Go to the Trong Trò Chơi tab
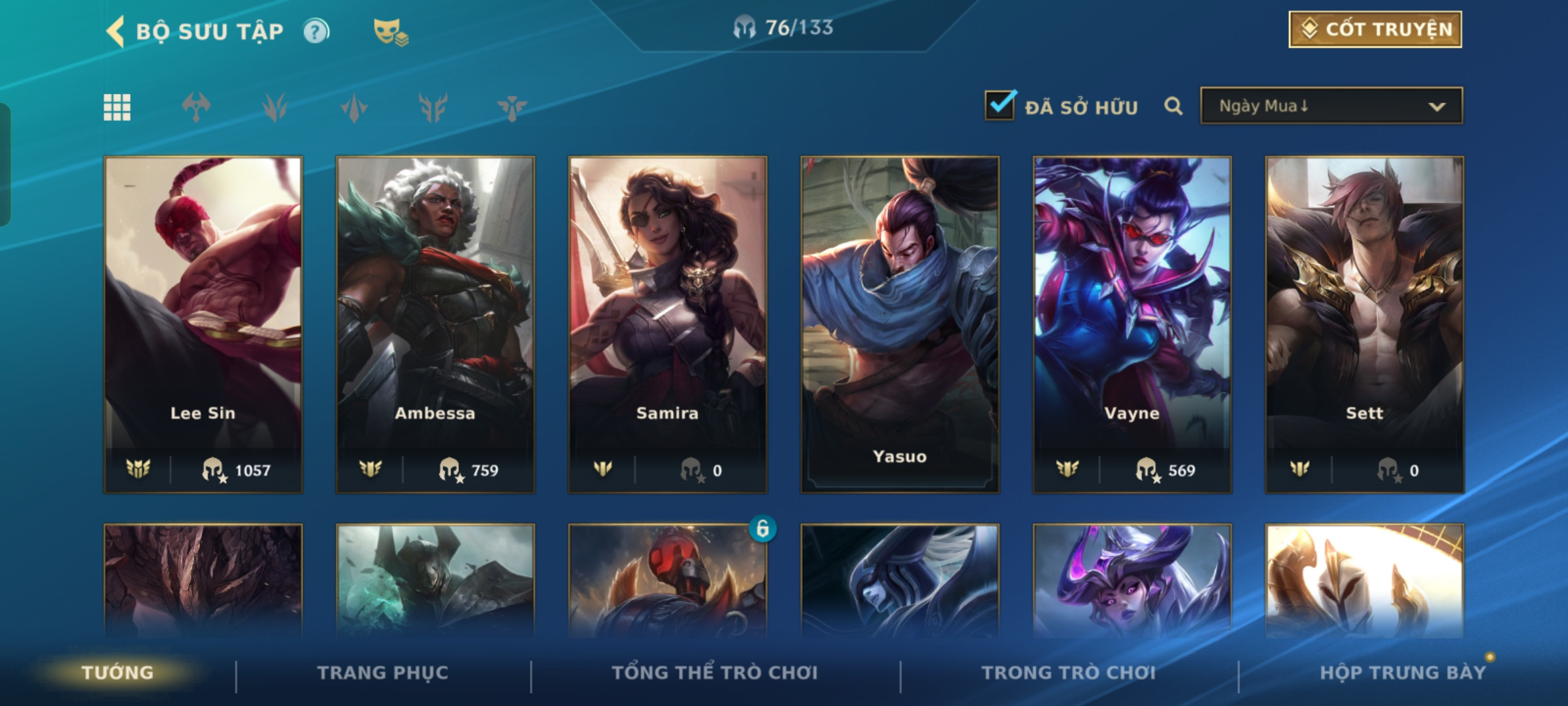This screenshot has height=706, width=1568. point(1068,673)
